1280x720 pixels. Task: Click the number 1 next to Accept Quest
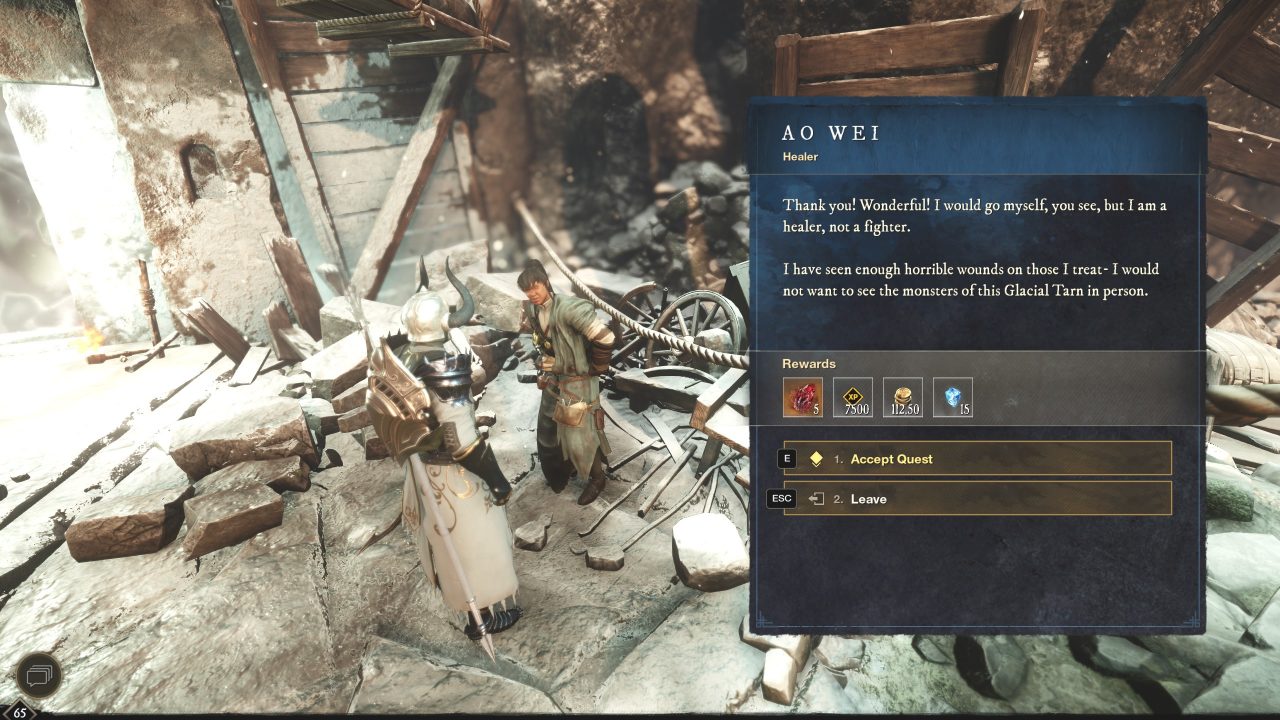tap(838, 458)
